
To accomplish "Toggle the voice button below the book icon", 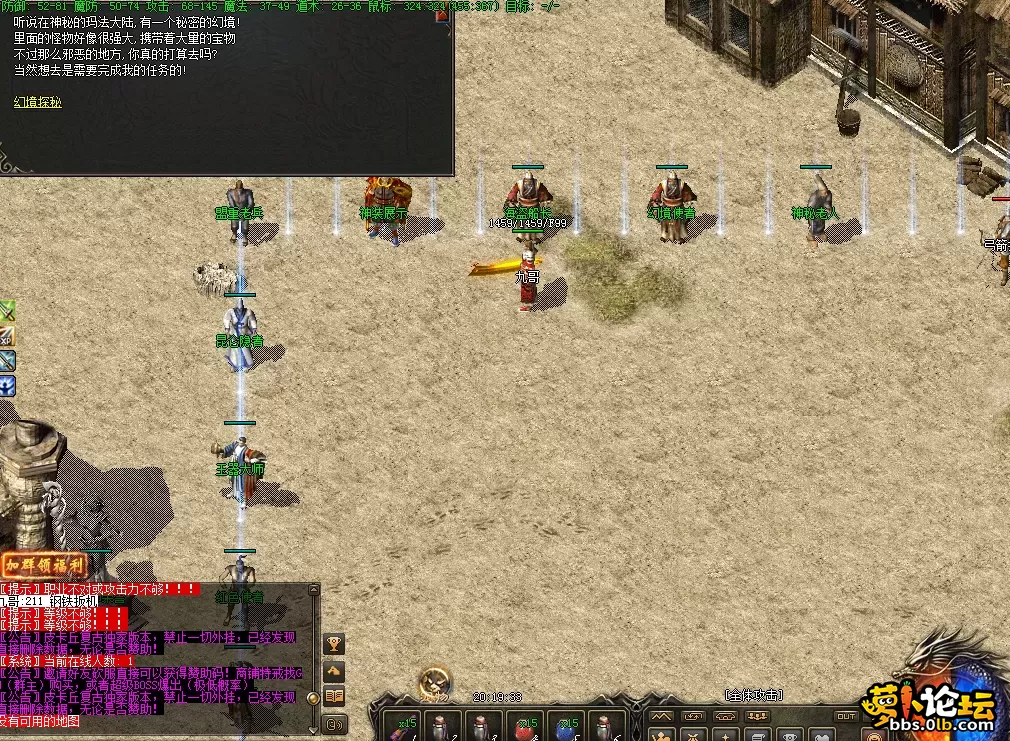I will pos(334,724).
